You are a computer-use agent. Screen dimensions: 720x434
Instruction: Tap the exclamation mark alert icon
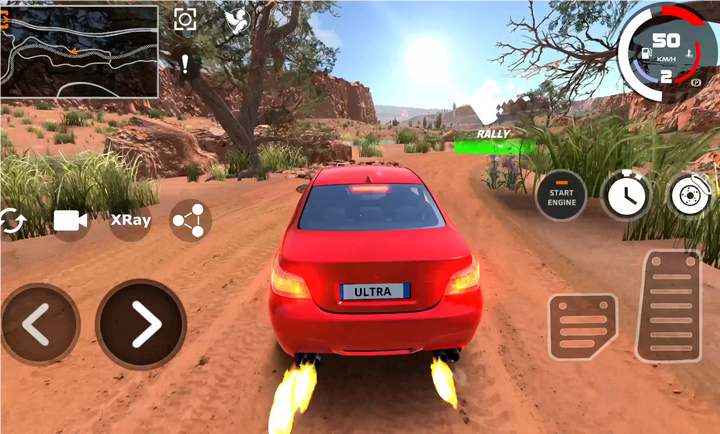[185, 64]
